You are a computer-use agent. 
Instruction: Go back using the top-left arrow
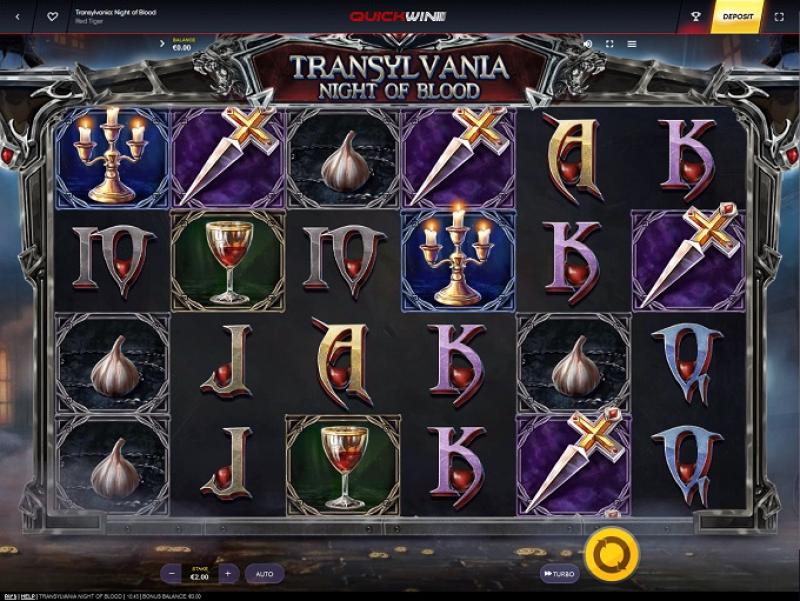pyautogui.click(x=17, y=17)
